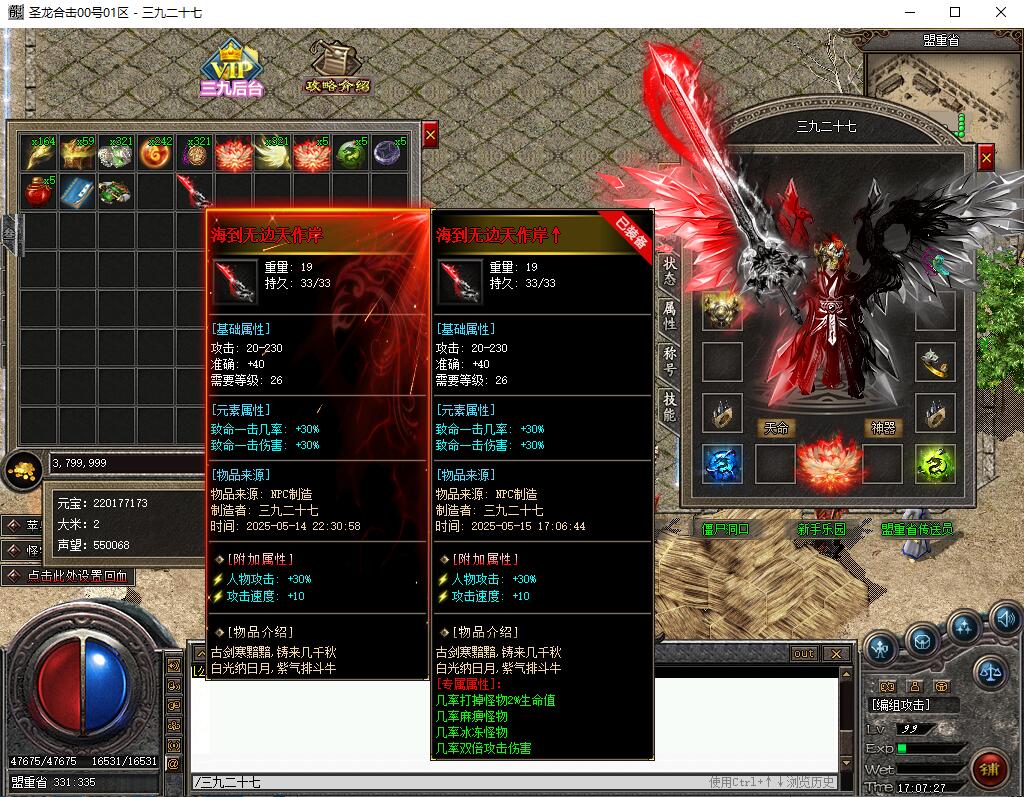The height and width of the screenshot is (797, 1024).
Task: Switch to the 属性 attributes tab
Action: click(x=670, y=317)
